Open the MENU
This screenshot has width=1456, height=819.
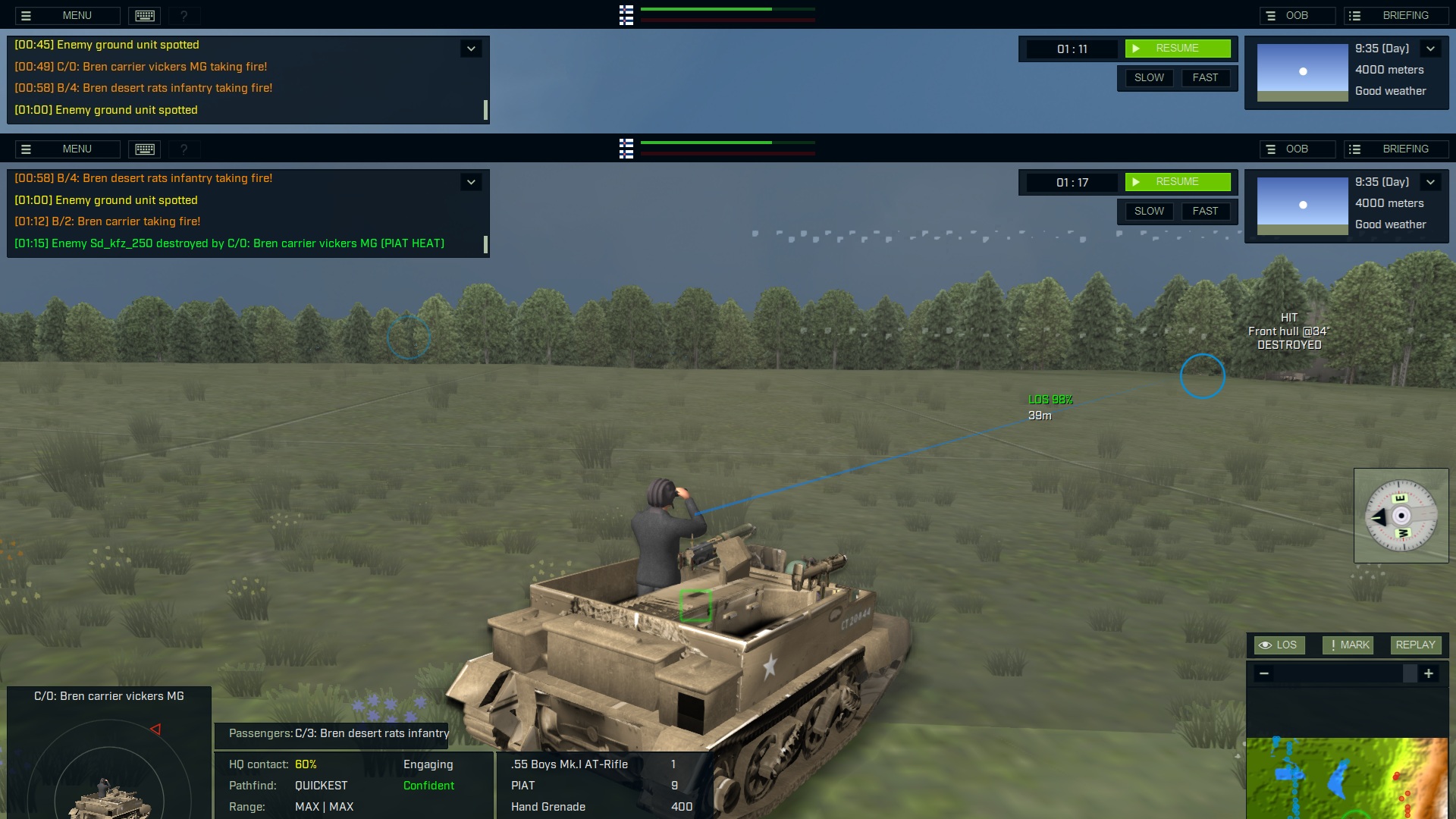coord(77,15)
